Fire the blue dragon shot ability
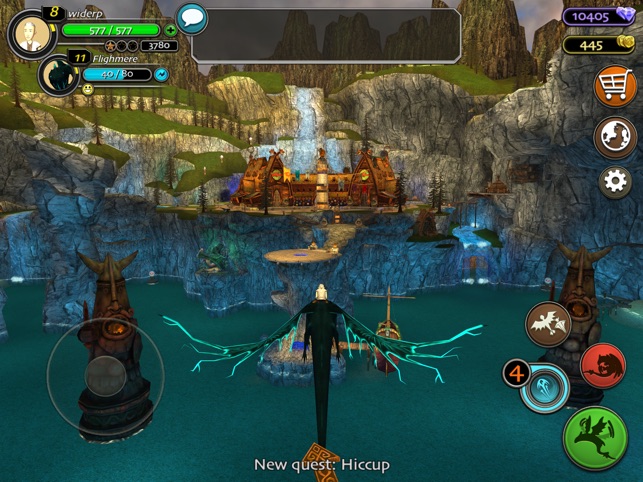 546,385
